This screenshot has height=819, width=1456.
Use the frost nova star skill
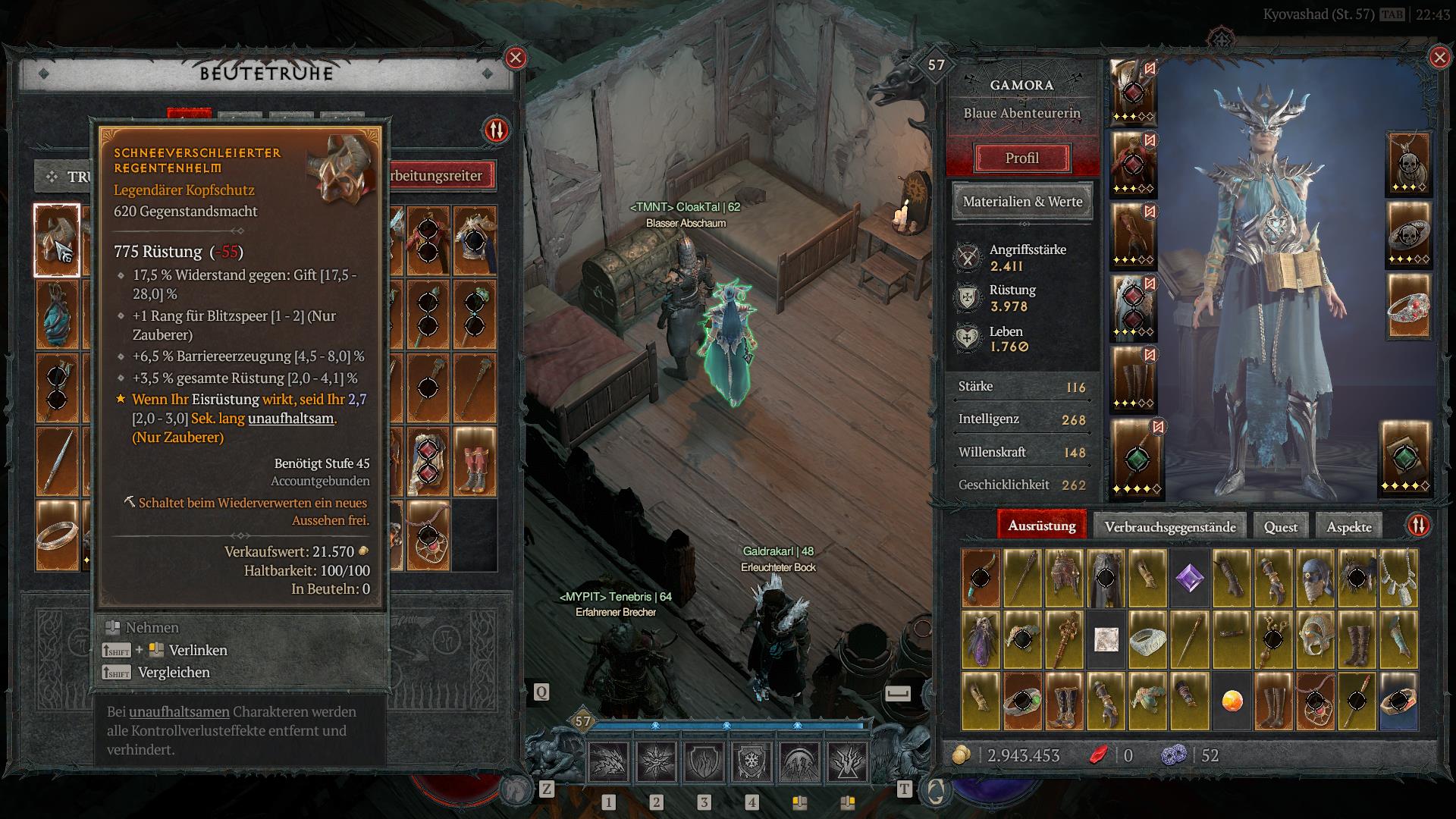pyautogui.click(x=656, y=761)
